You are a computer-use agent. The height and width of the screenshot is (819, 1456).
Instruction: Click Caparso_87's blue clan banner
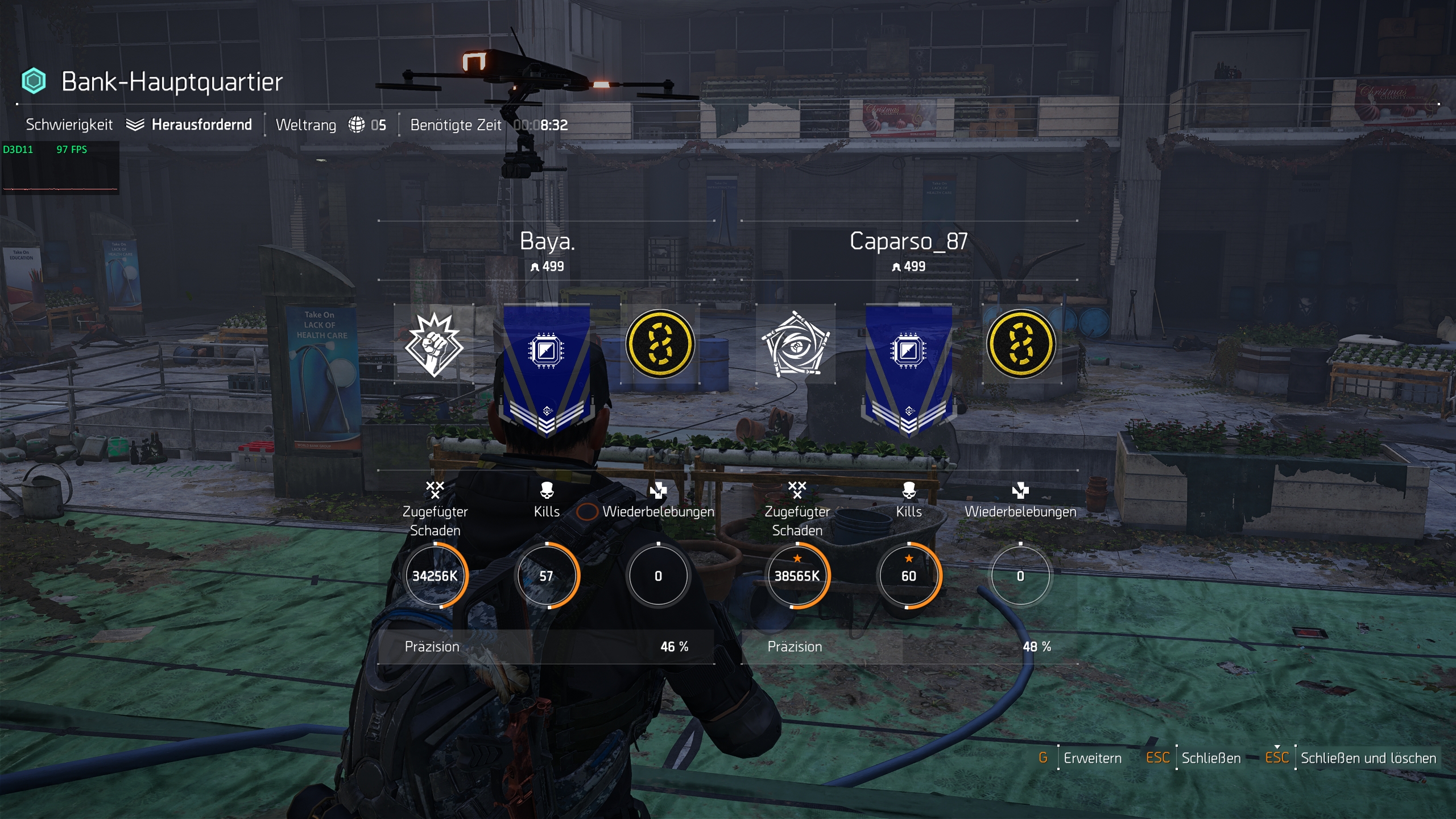908,364
